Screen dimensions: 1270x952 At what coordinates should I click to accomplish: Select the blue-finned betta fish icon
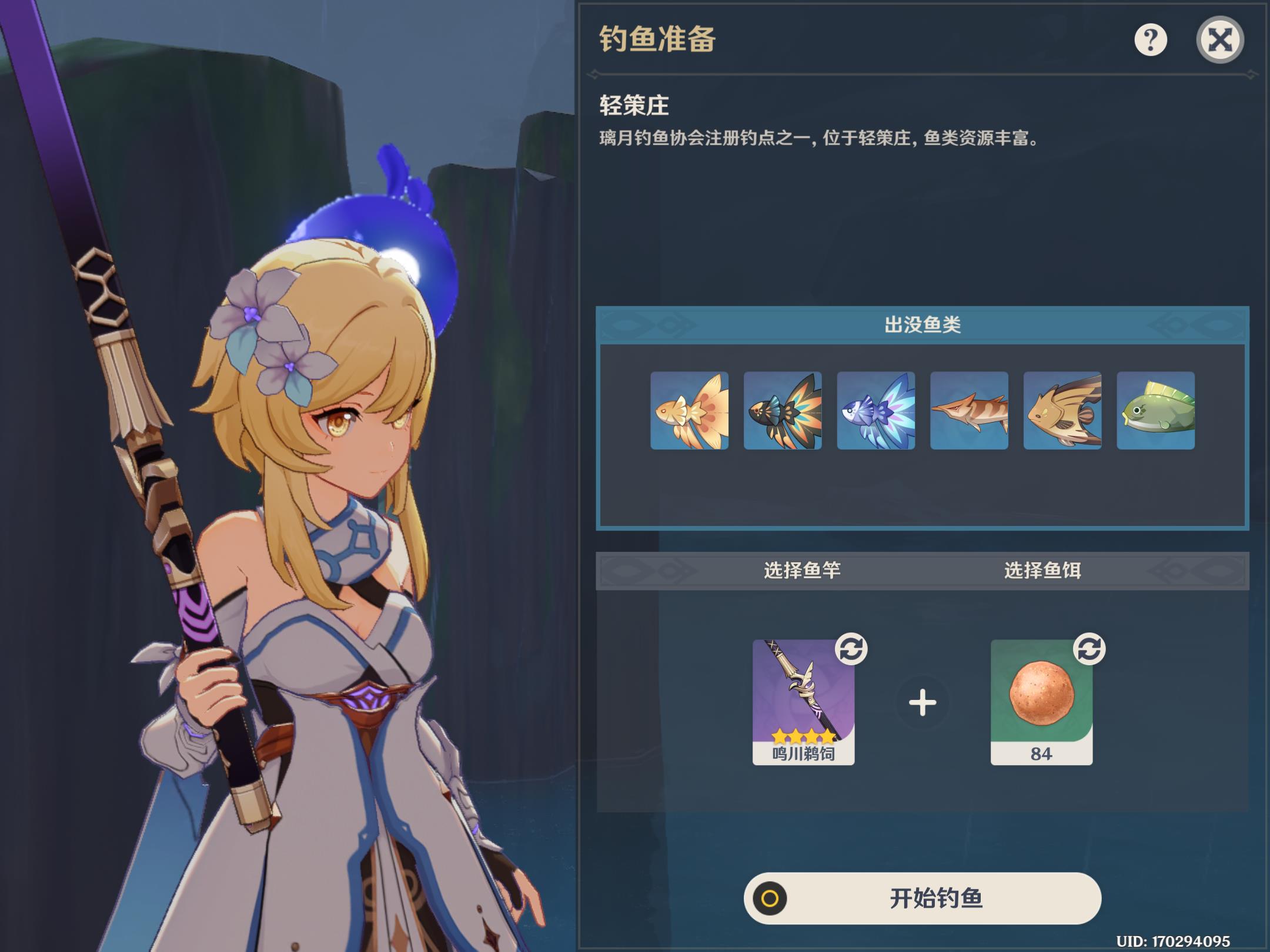tap(875, 411)
